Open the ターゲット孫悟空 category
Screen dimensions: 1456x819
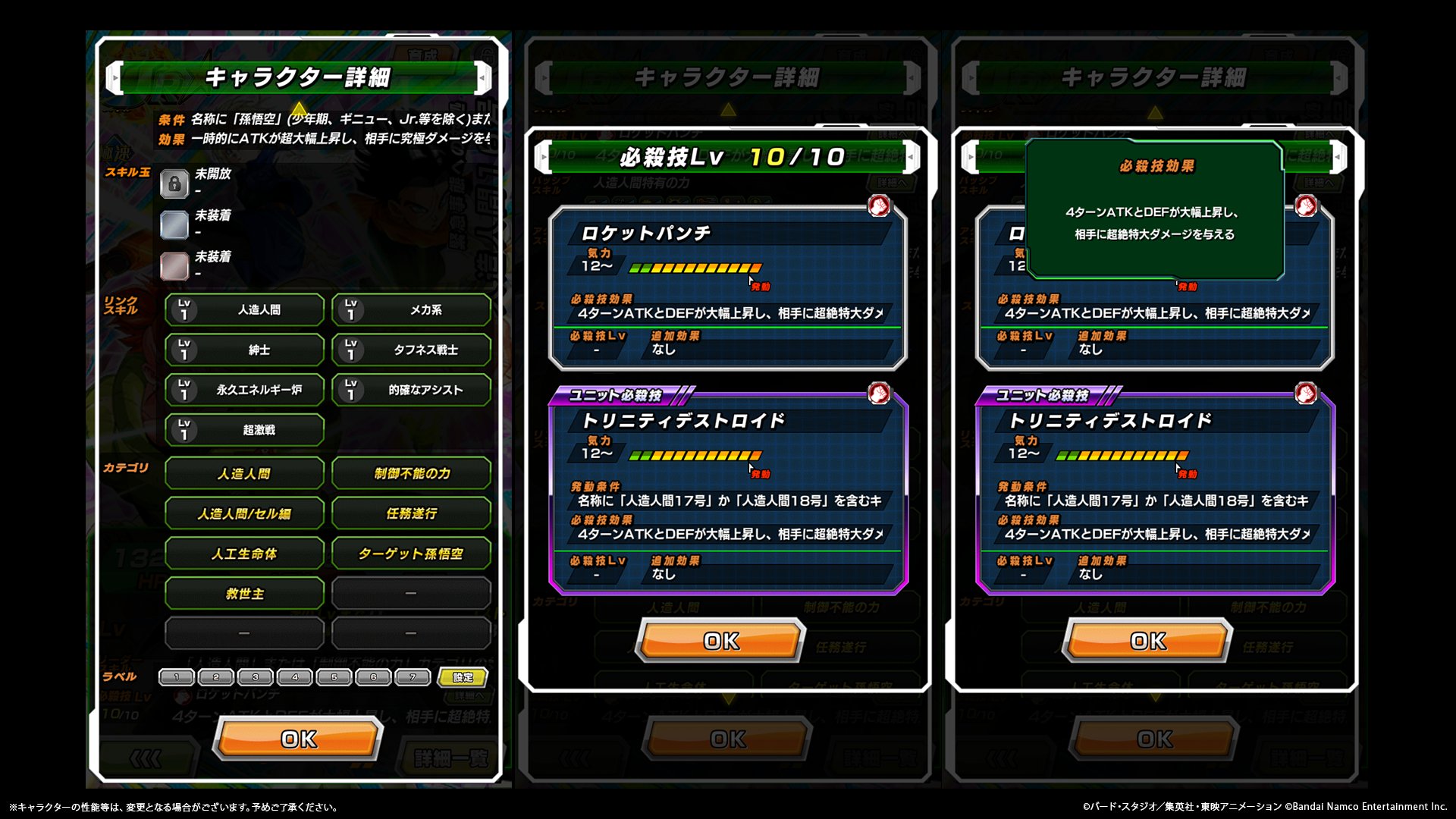coord(411,554)
